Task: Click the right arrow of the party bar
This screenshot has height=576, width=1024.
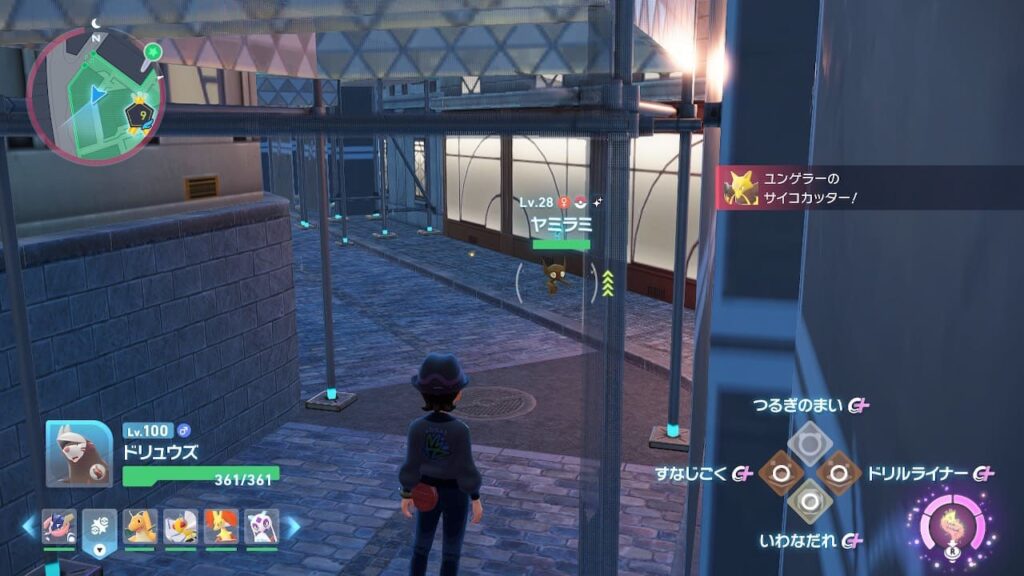Action: pyautogui.click(x=292, y=527)
